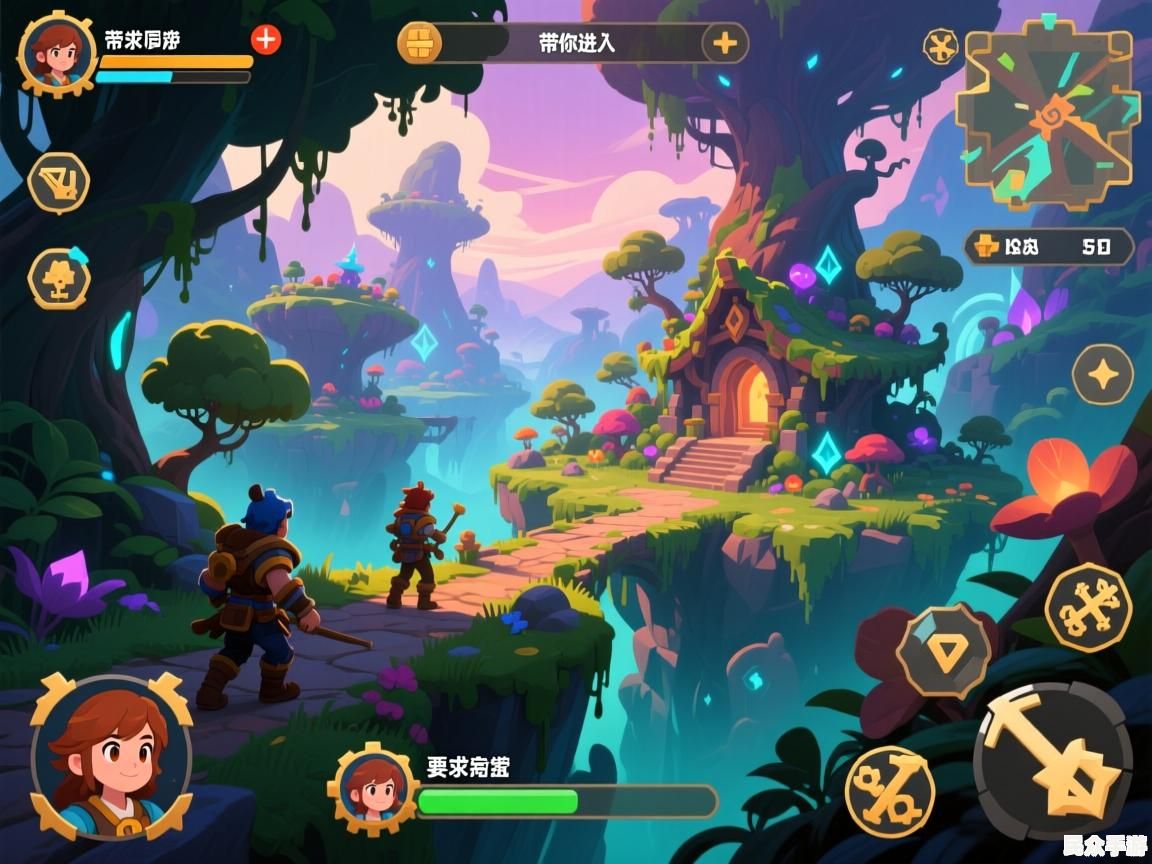Open the large hero portrait in the bottom corner
The image size is (1152, 864).
[110, 757]
